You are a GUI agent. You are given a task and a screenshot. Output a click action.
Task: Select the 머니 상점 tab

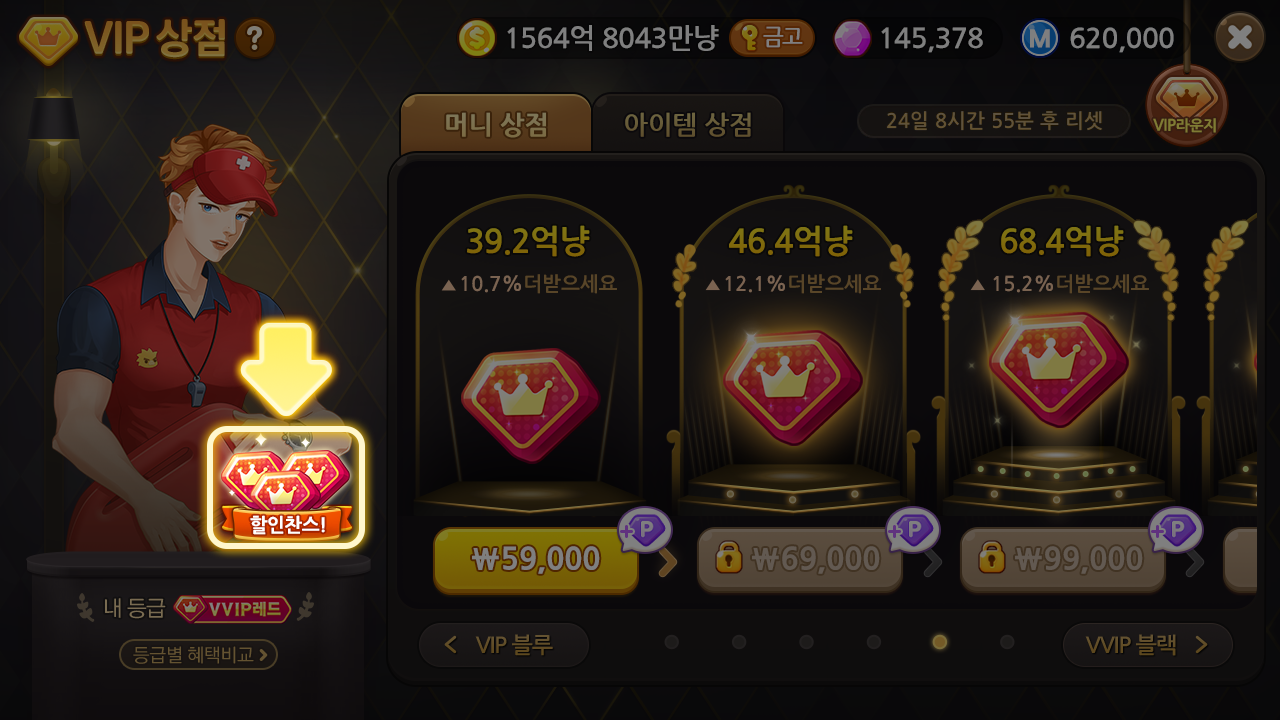(496, 123)
